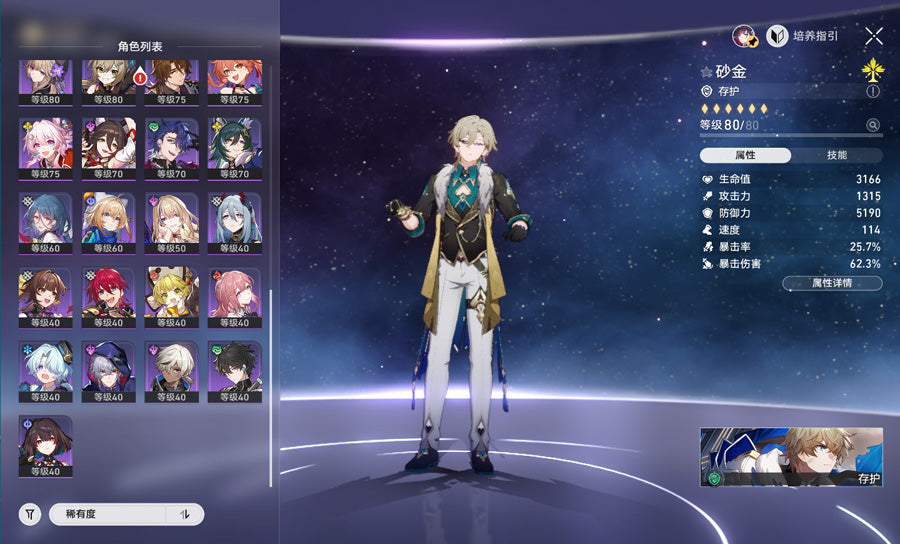This screenshot has width=900, height=544.
Task: Pick the pink-haired level 75 character
Action: pyautogui.click(x=45, y=147)
